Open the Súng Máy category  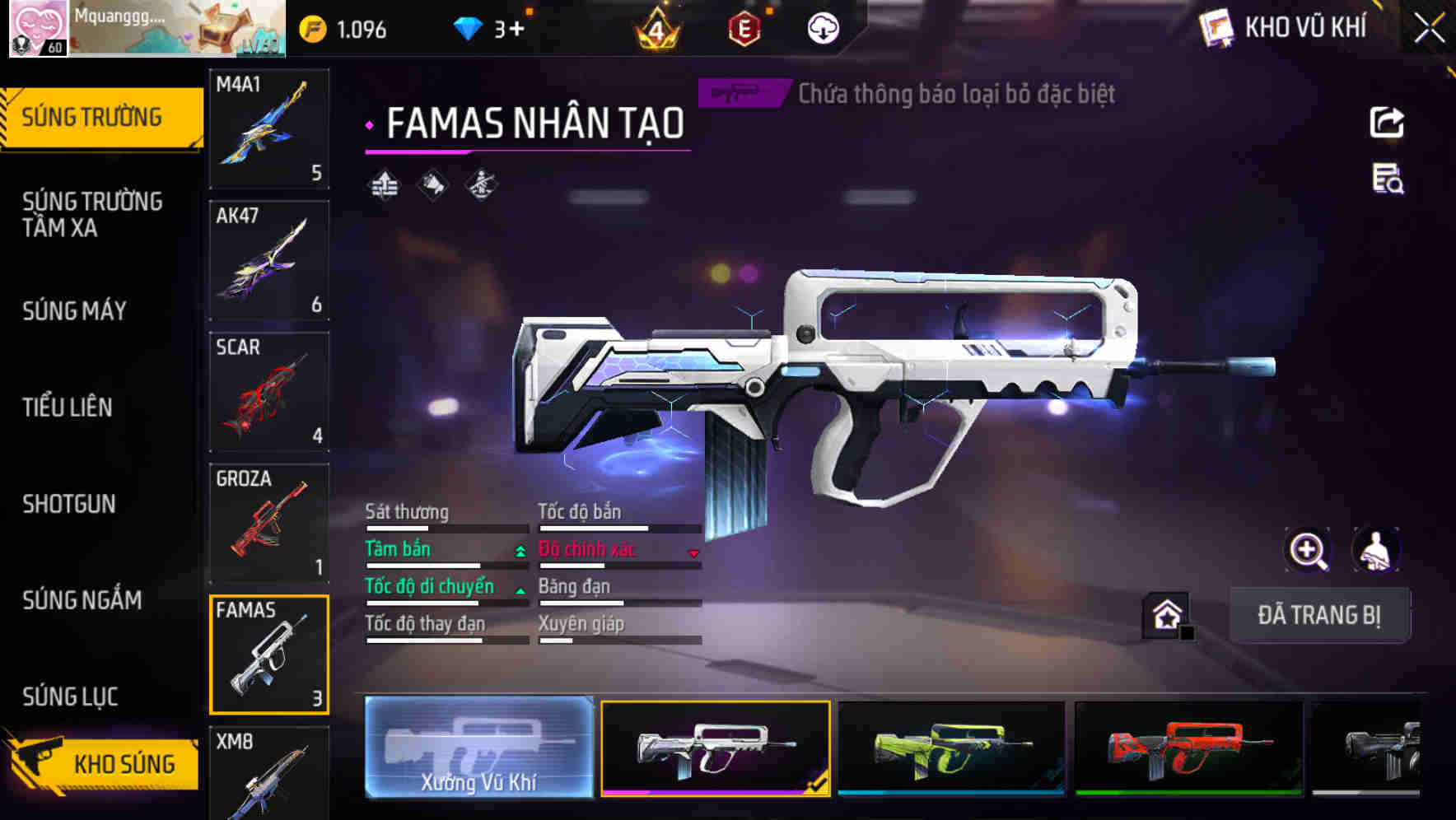pos(74,310)
